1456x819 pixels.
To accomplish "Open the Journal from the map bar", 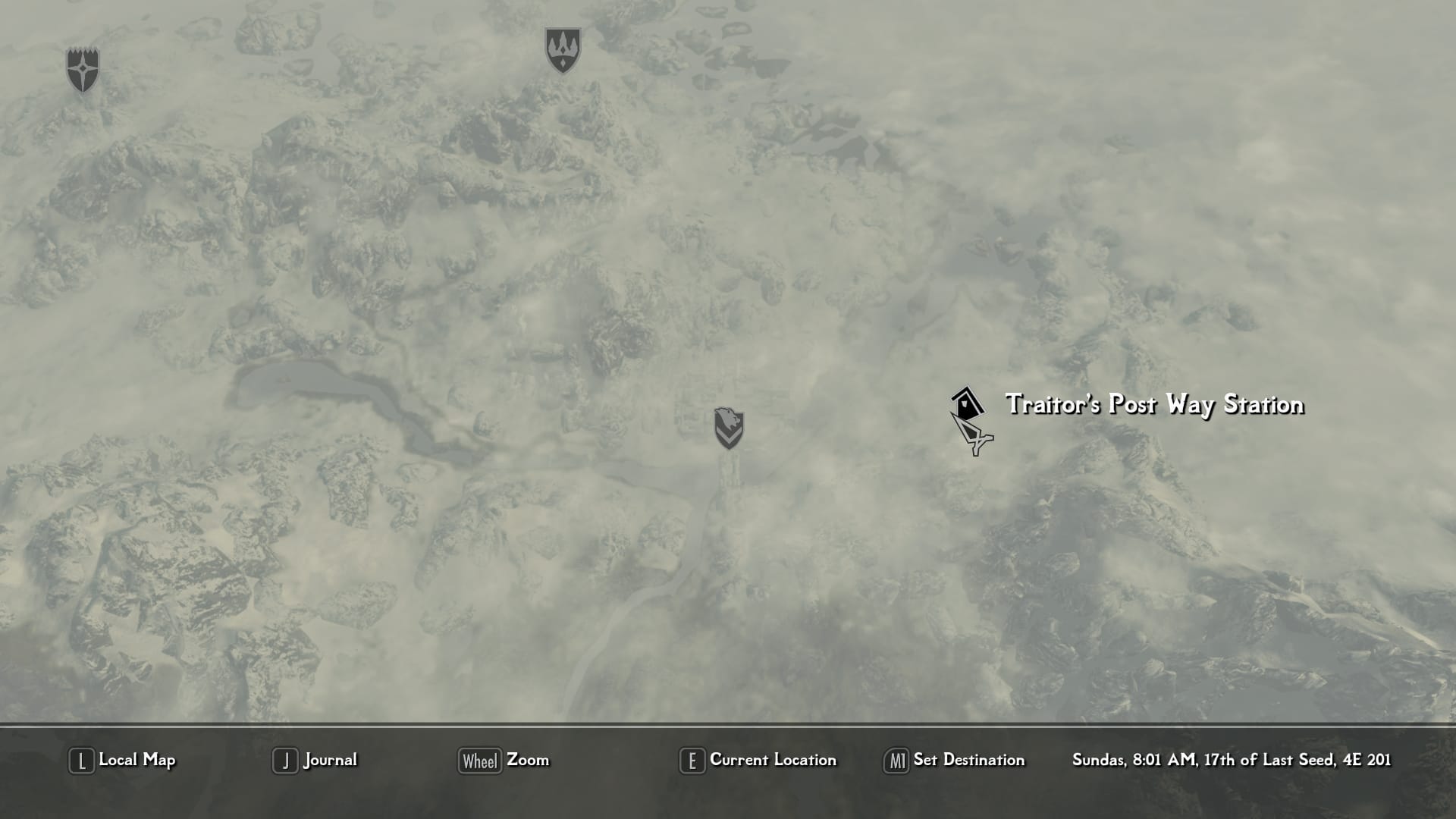I will point(315,760).
